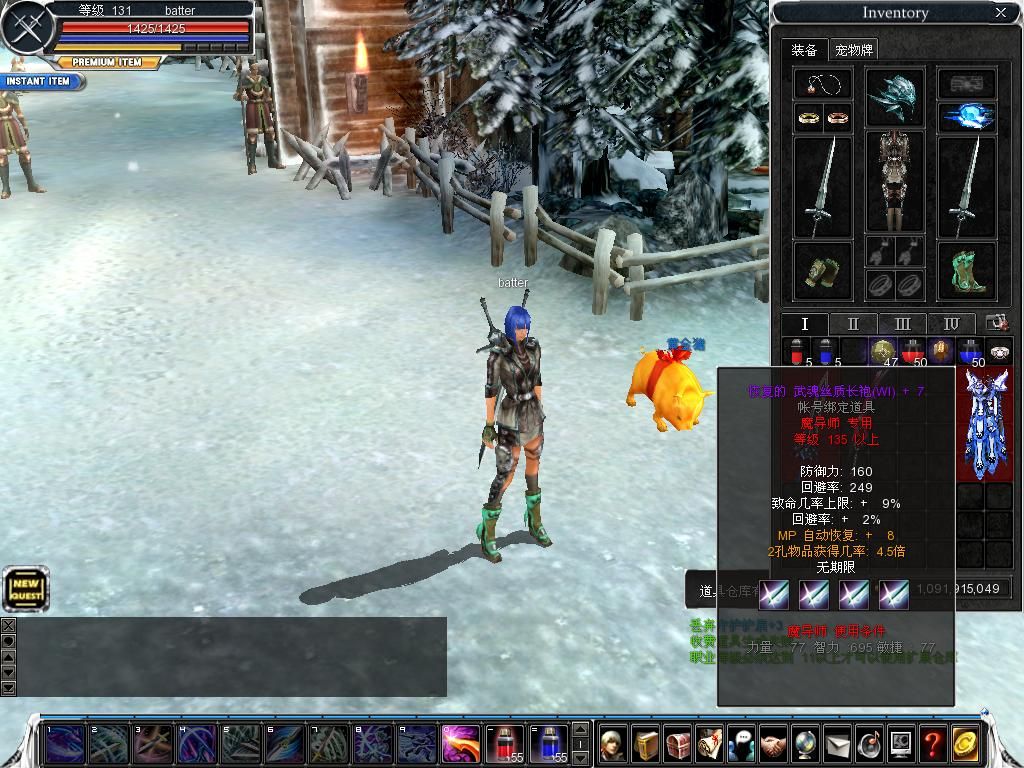
Task: Switch to the 宠物牌 tab
Action: click(x=855, y=49)
